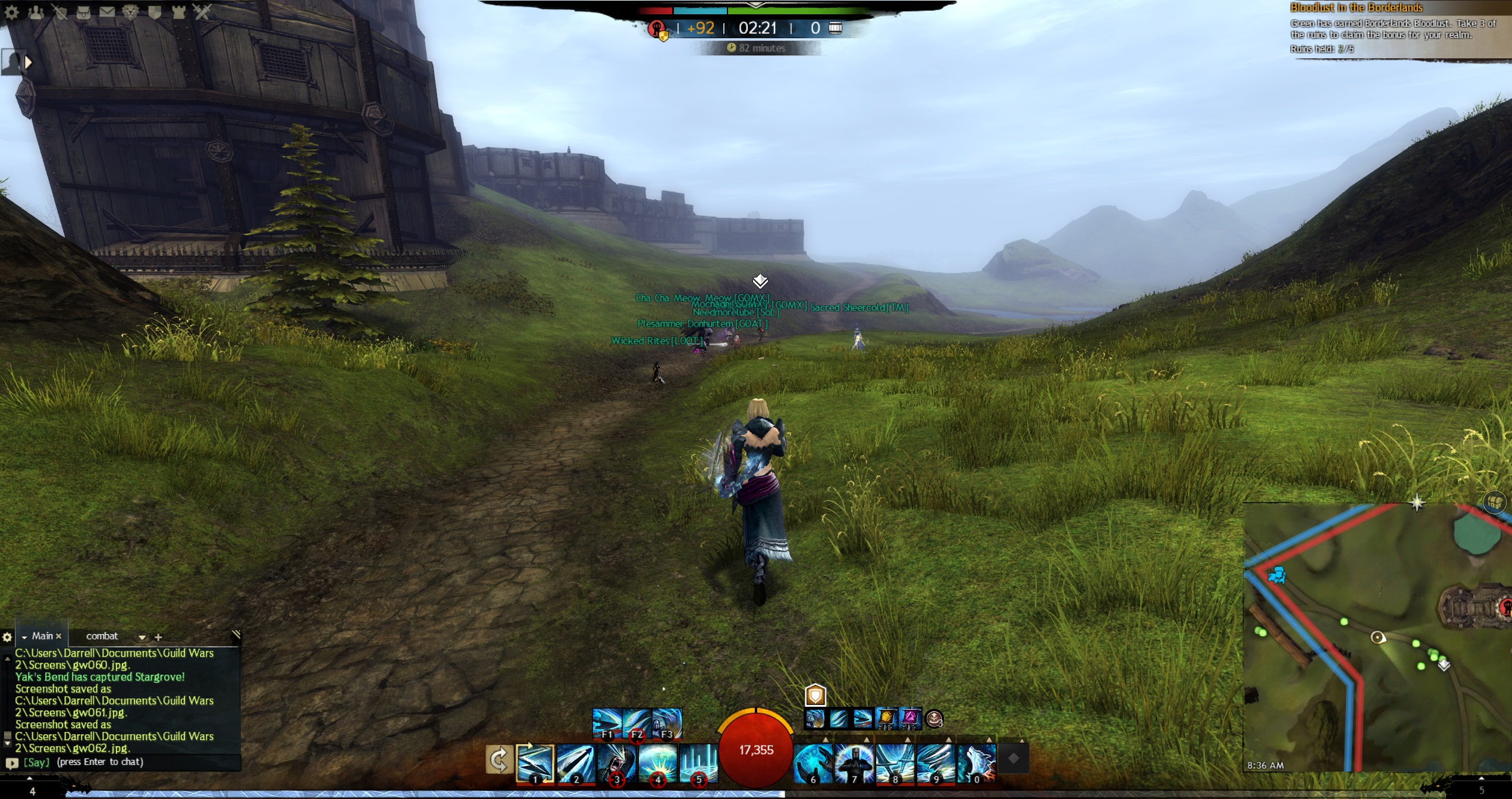Switch to the combat chat tab

tap(102, 636)
